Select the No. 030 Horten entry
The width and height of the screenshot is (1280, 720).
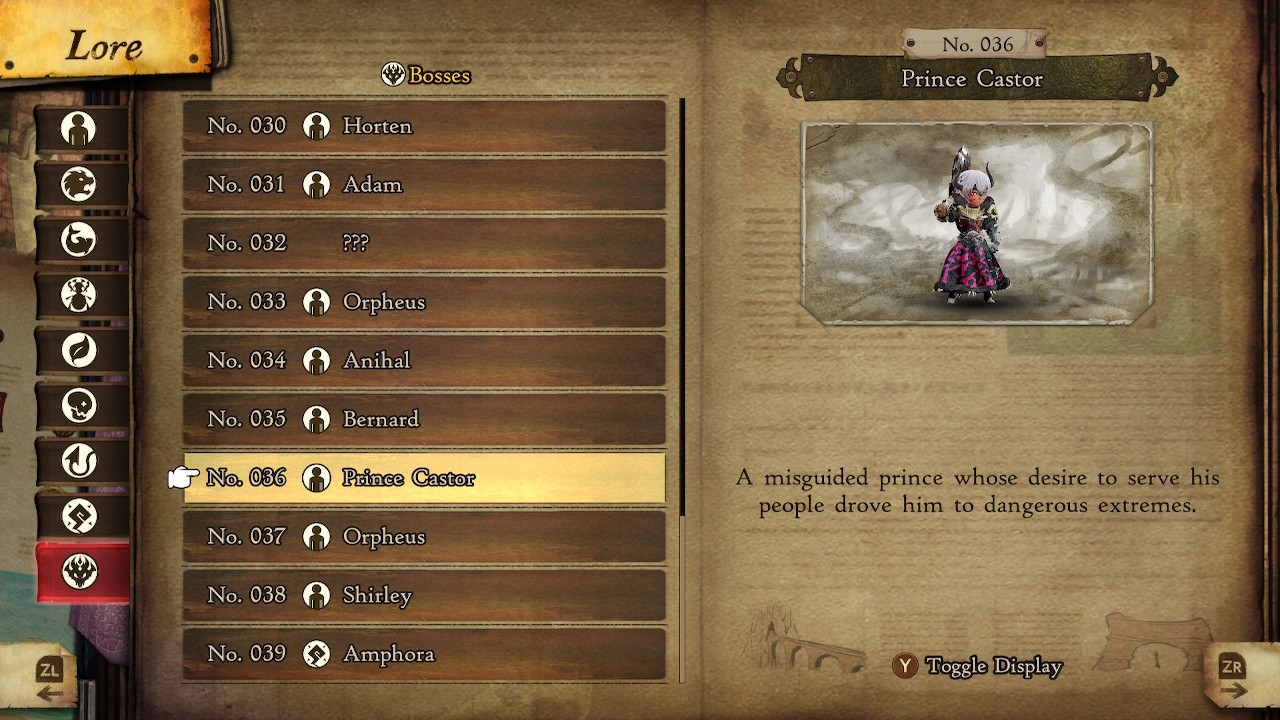[x=424, y=126]
